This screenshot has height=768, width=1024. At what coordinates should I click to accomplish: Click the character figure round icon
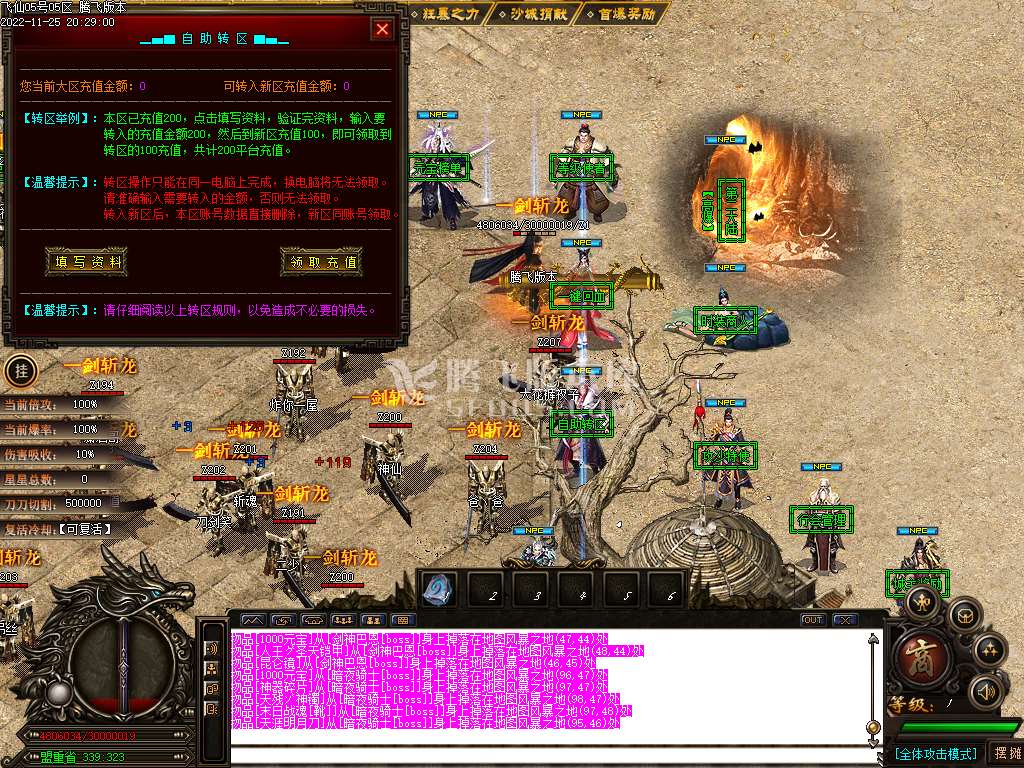pos(922,600)
